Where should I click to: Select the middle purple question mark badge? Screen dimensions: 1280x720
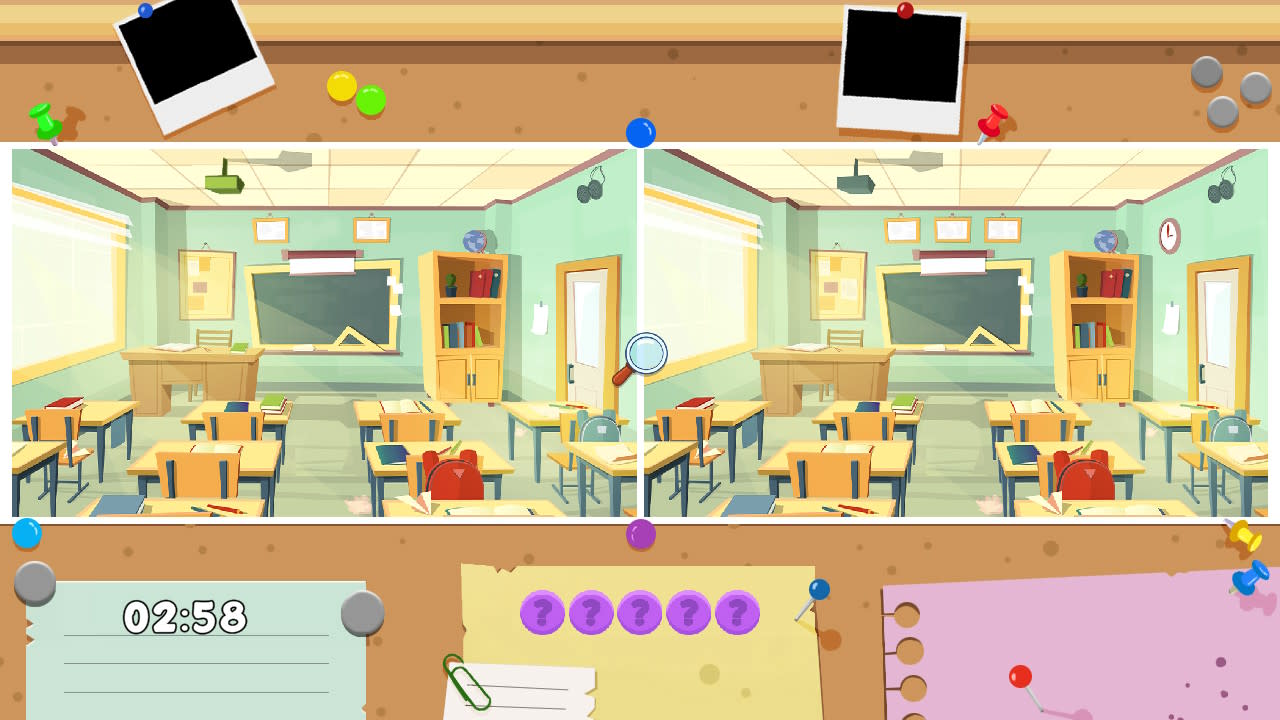click(638, 613)
